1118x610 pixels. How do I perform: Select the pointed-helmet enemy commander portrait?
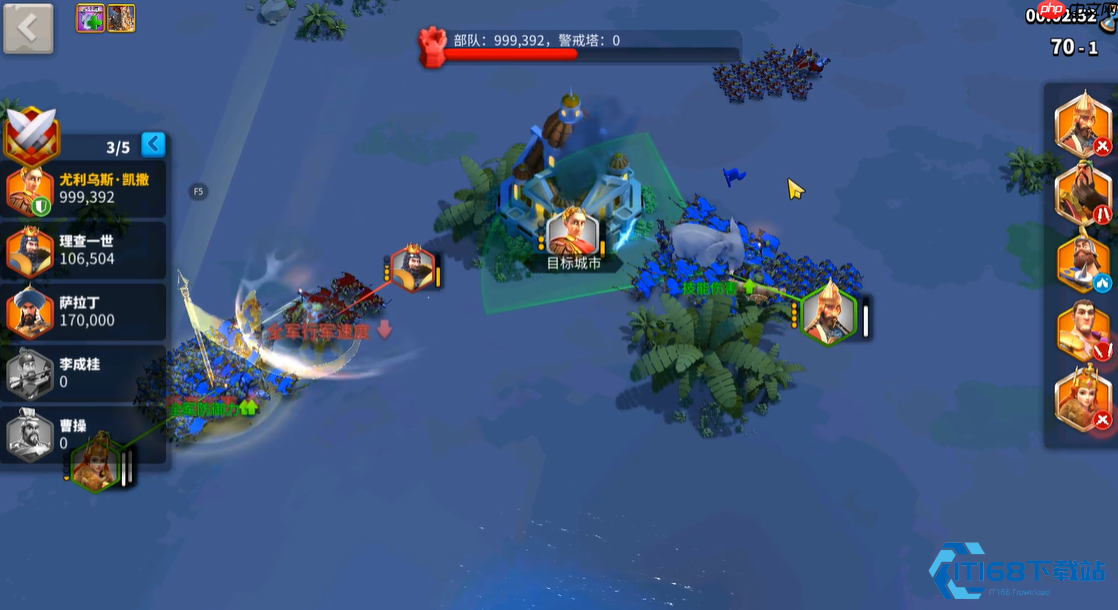coord(1083,124)
